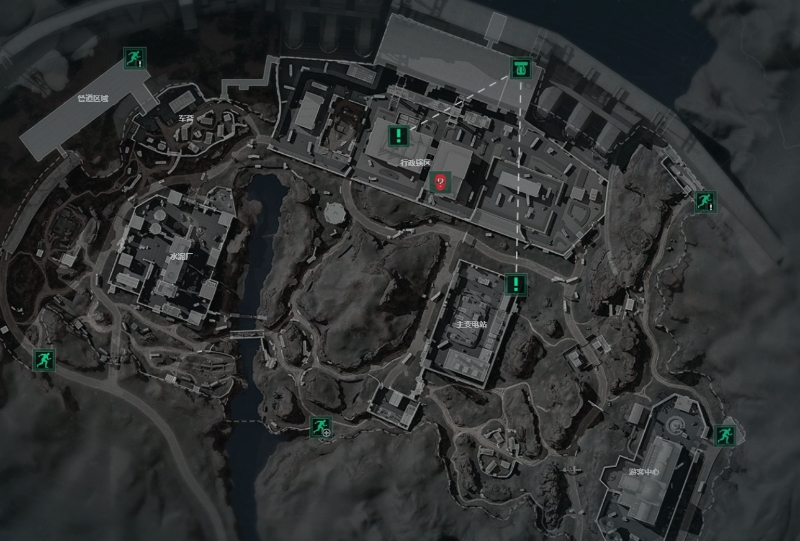Pick the extraction marker next to 游客中心
Image resolution: width=800 pixels, height=541 pixels.
coord(723,435)
